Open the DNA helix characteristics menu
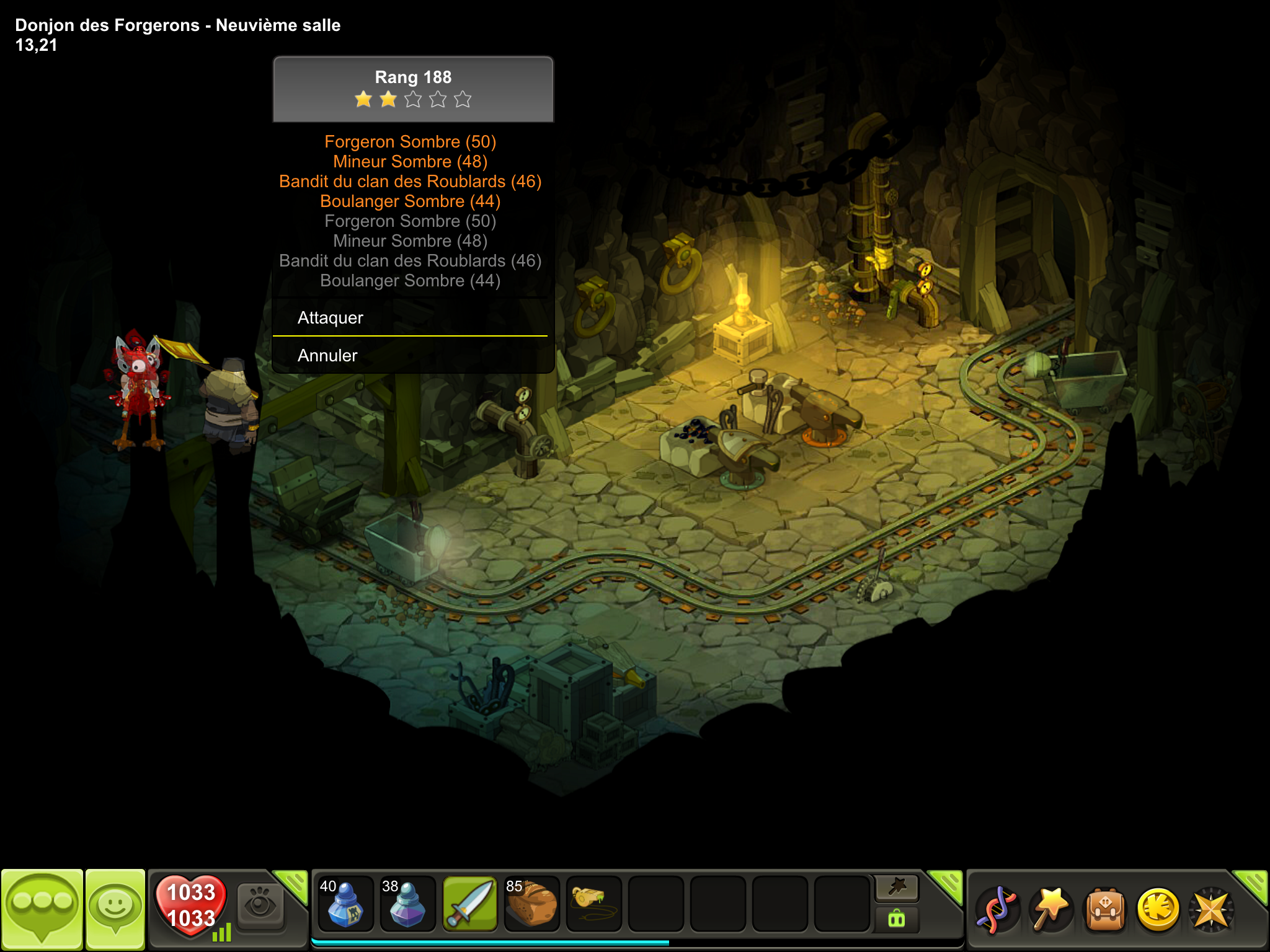This screenshot has height=952, width=1270. (x=997, y=909)
